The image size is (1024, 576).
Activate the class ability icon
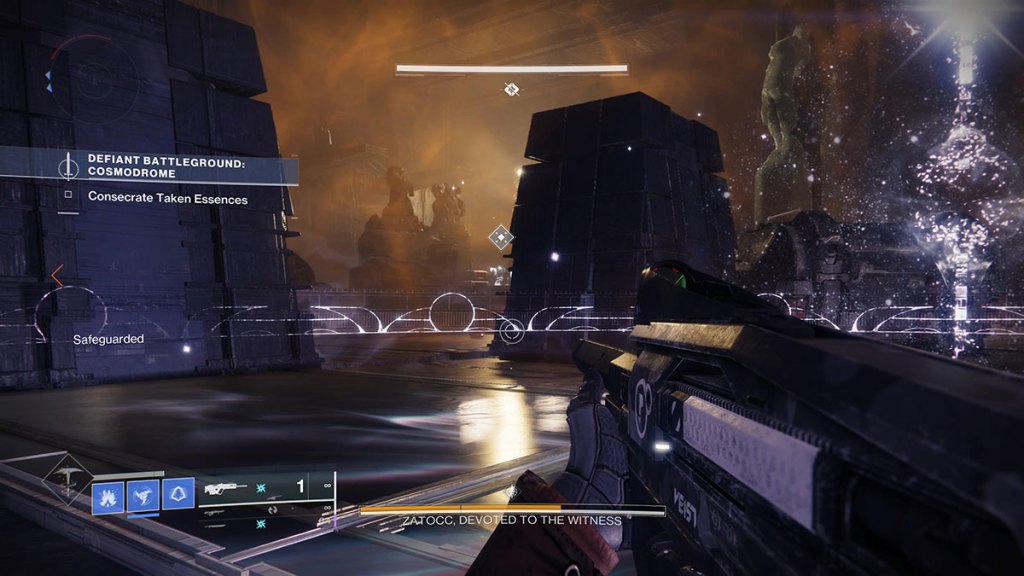pos(178,493)
